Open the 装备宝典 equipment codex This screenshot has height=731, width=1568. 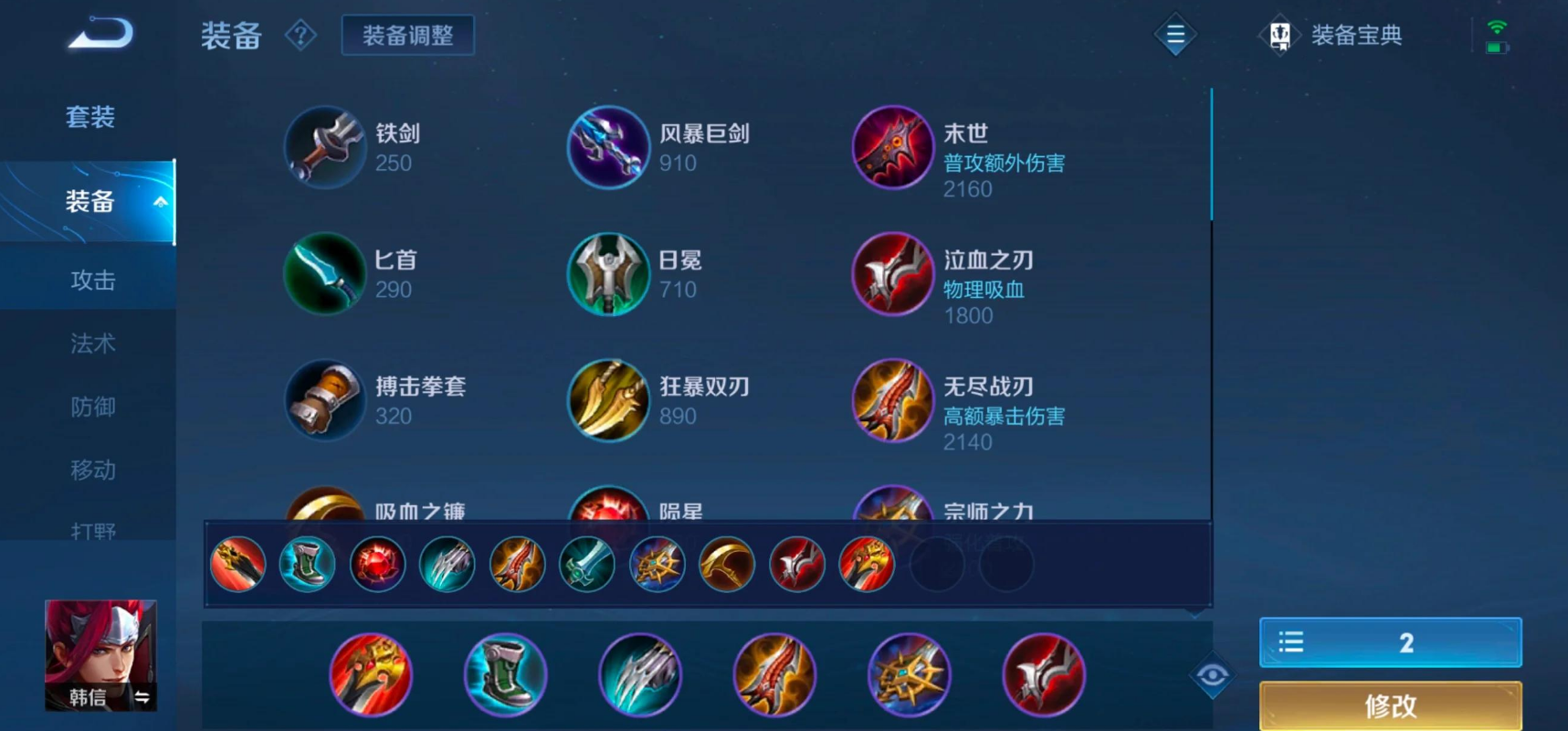tap(1334, 35)
